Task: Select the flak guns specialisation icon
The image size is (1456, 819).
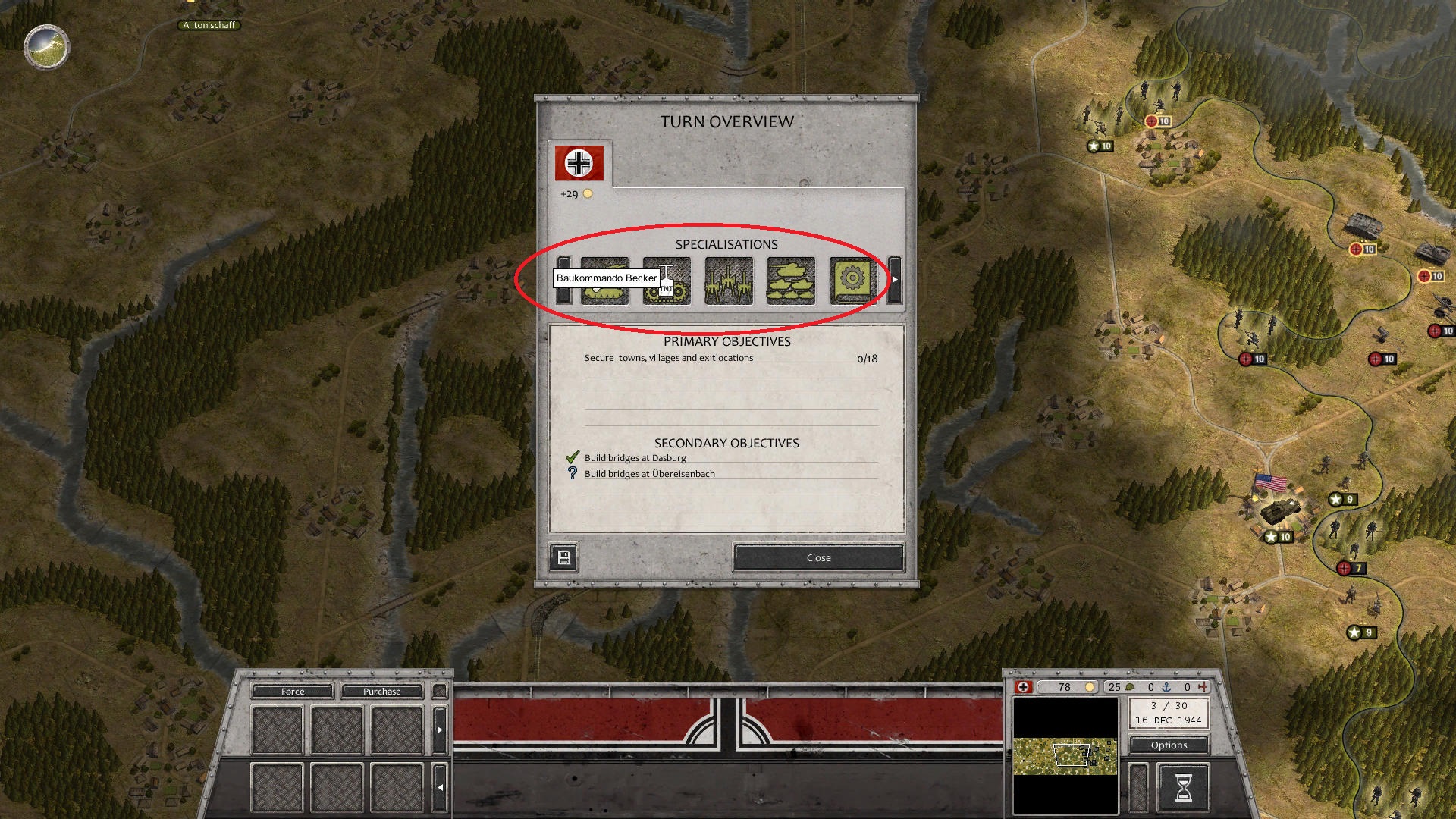Action: pyautogui.click(x=729, y=281)
